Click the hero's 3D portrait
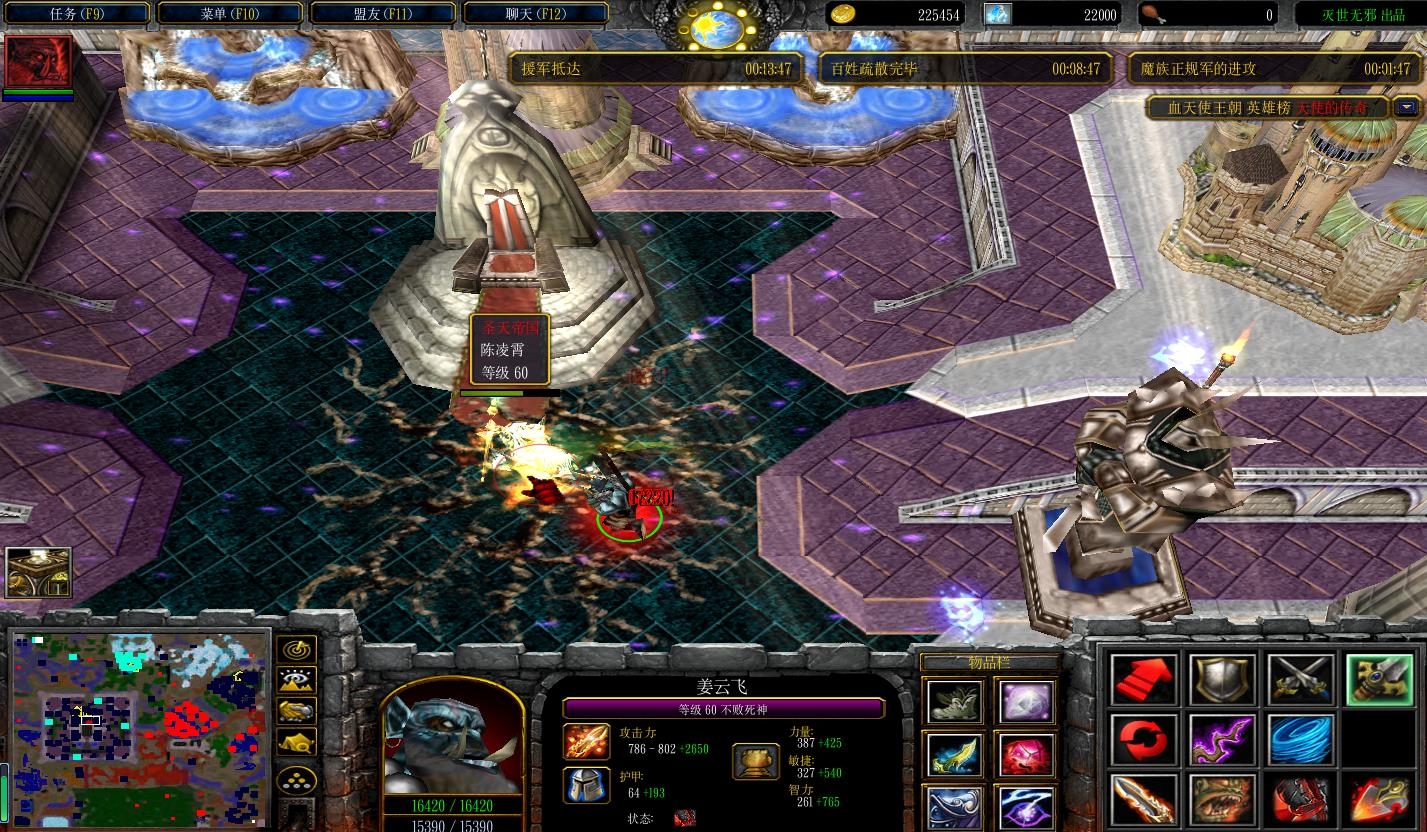 pos(453,740)
